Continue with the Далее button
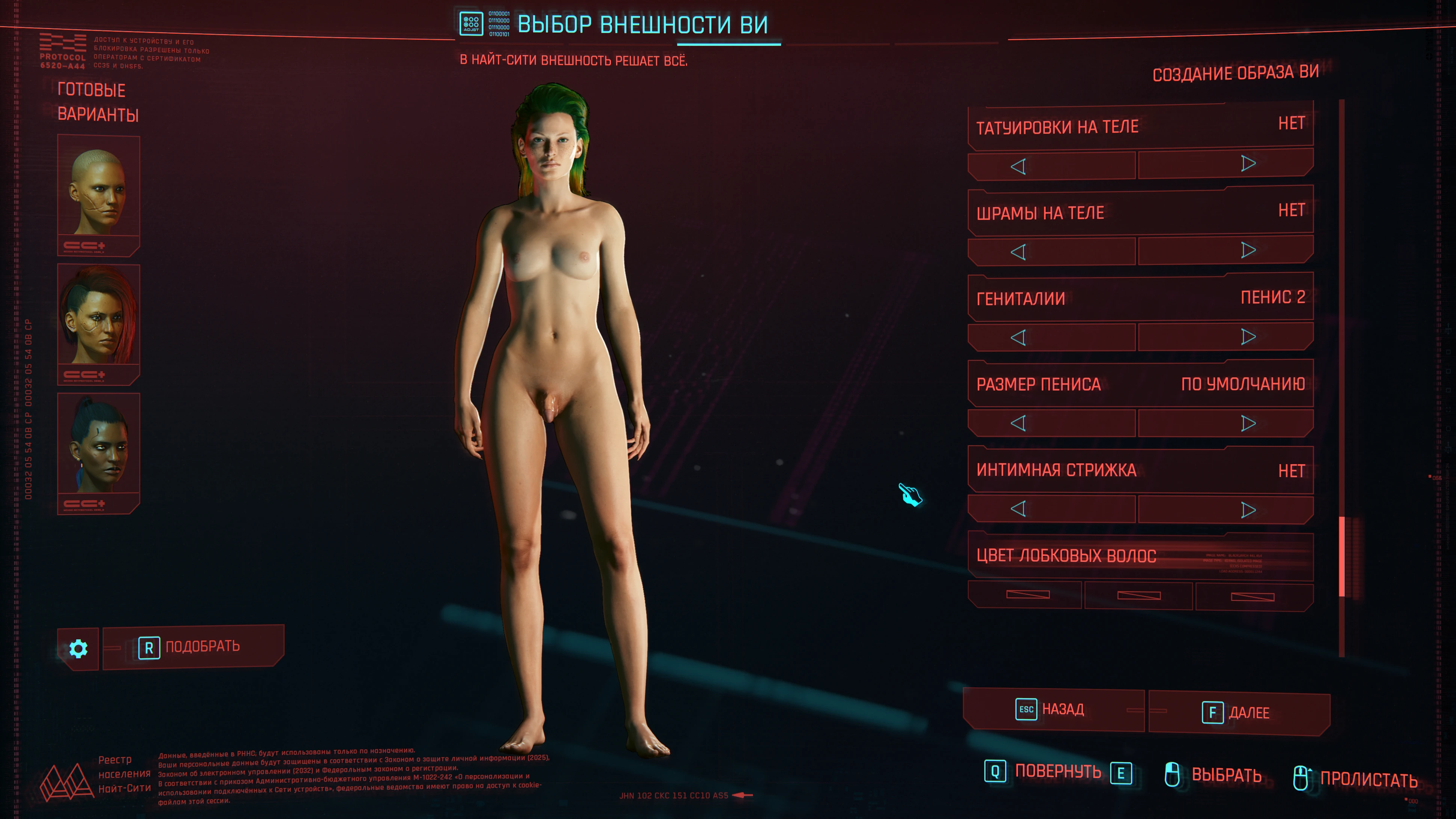The image size is (1456, 819). pos(1239,713)
